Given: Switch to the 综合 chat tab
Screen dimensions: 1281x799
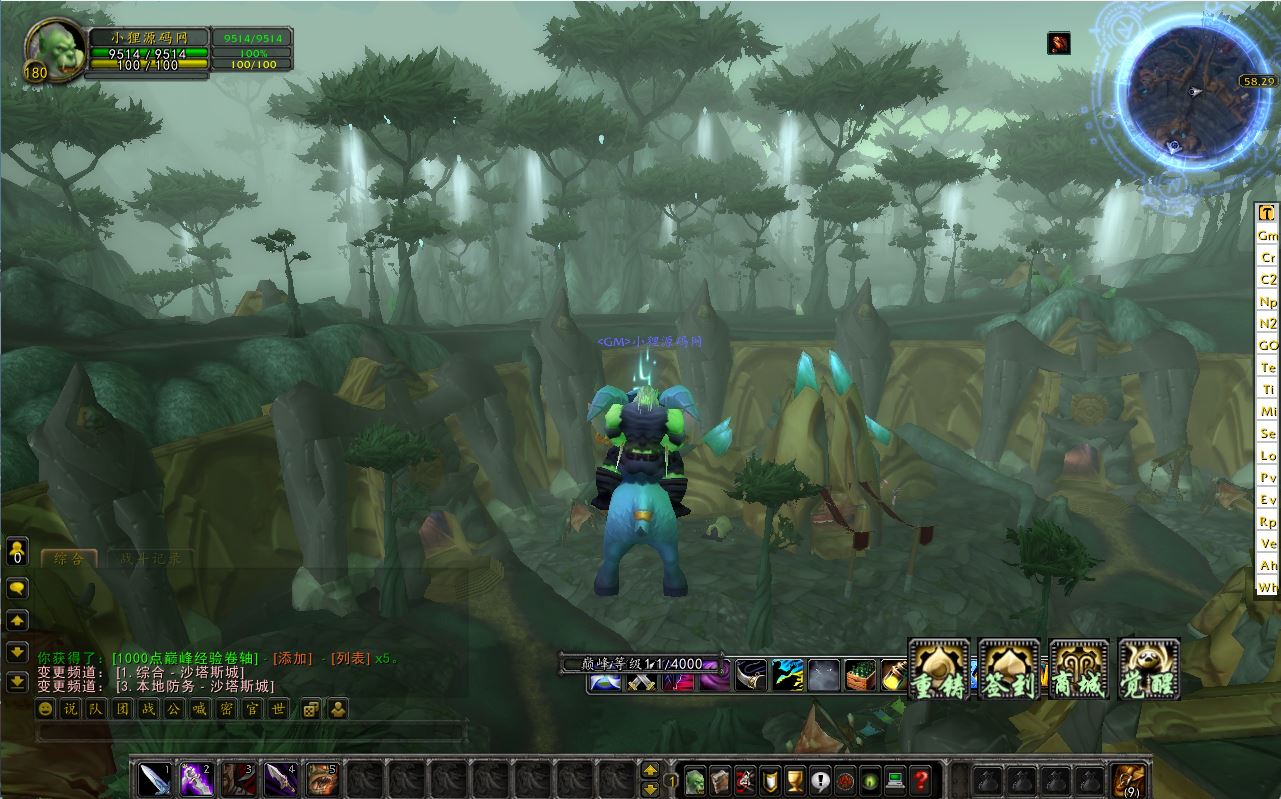Looking at the screenshot, I should [x=69, y=559].
